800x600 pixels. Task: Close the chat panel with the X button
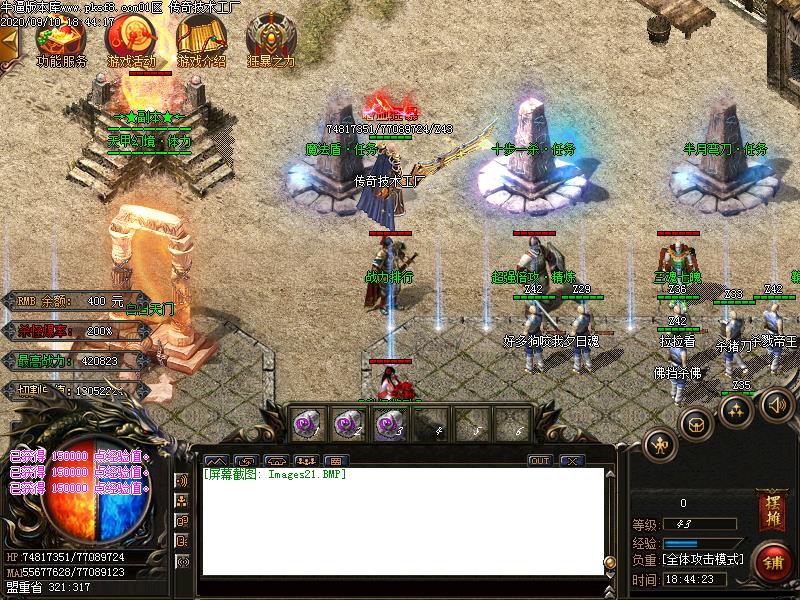click(x=571, y=461)
